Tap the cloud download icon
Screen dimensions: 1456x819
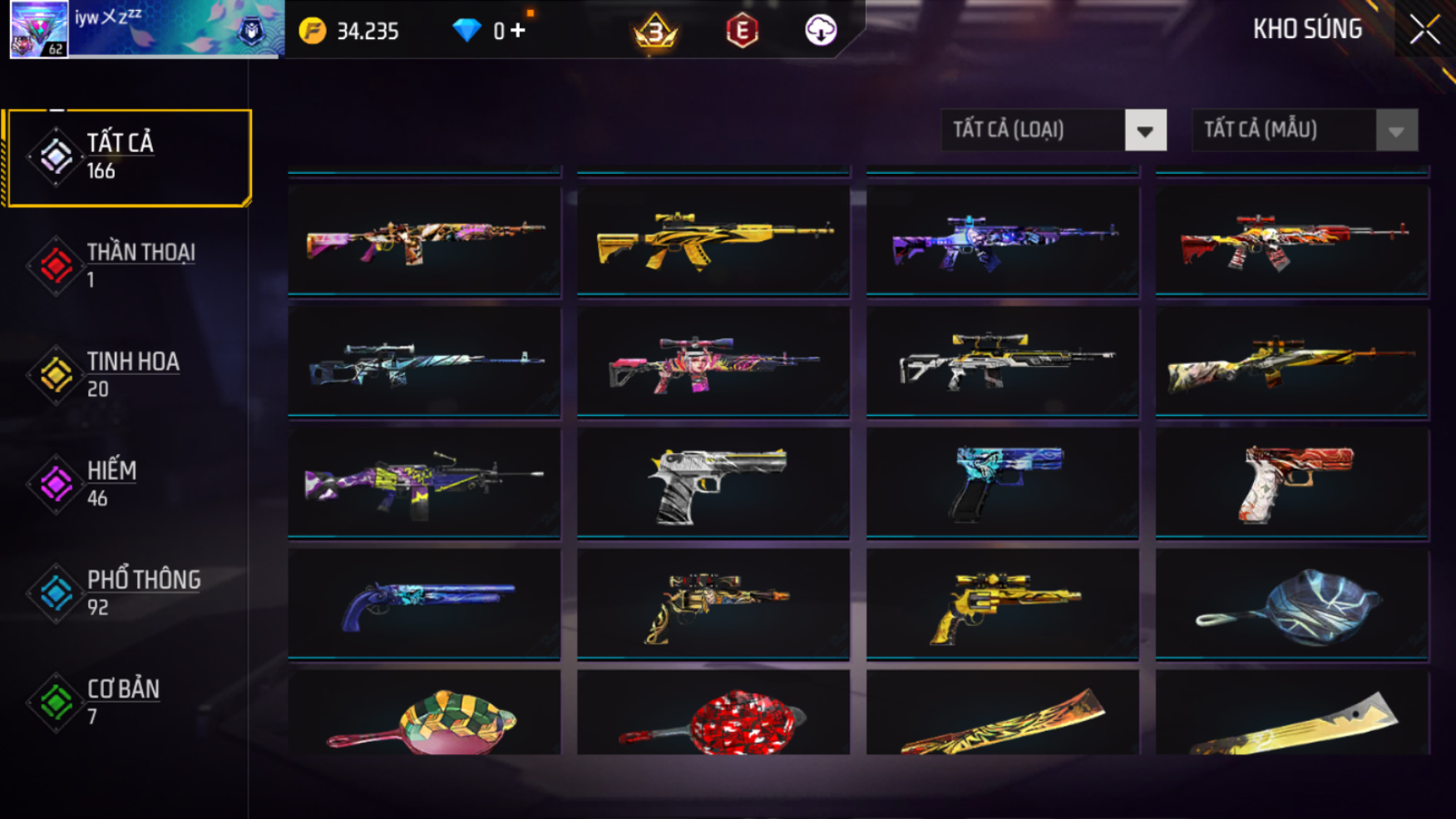821,31
